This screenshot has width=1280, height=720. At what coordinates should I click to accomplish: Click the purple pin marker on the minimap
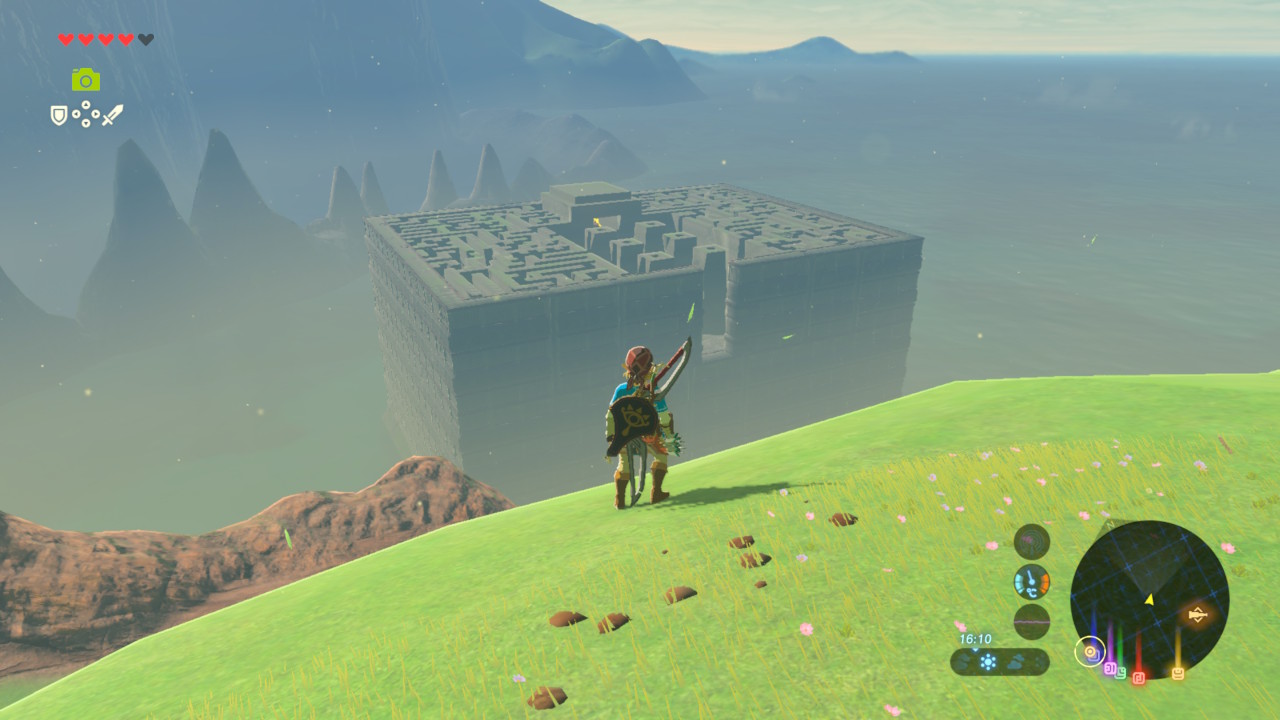(x=1108, y=666)
